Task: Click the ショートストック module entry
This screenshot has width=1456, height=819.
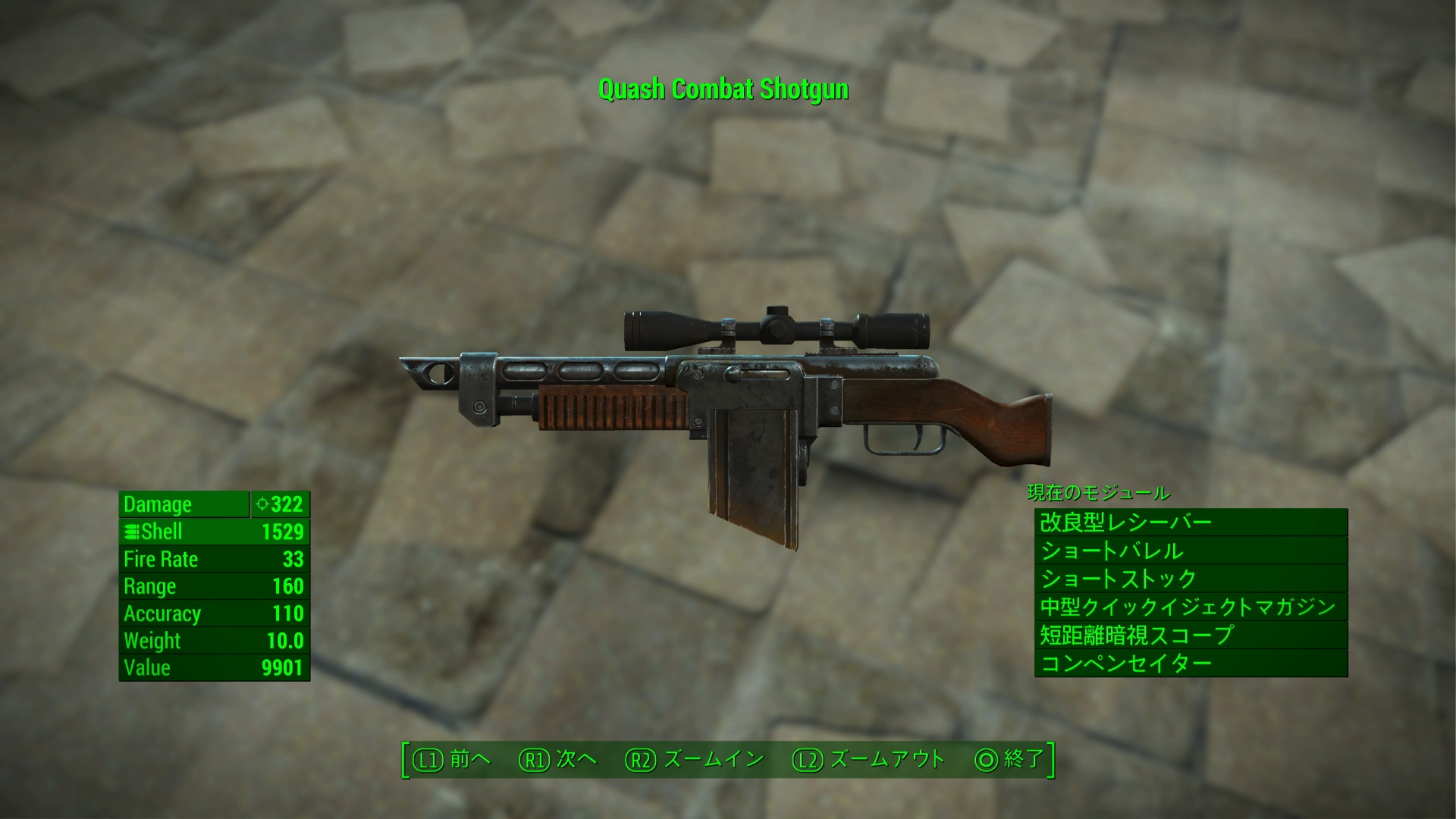Action: (1191, 579)
